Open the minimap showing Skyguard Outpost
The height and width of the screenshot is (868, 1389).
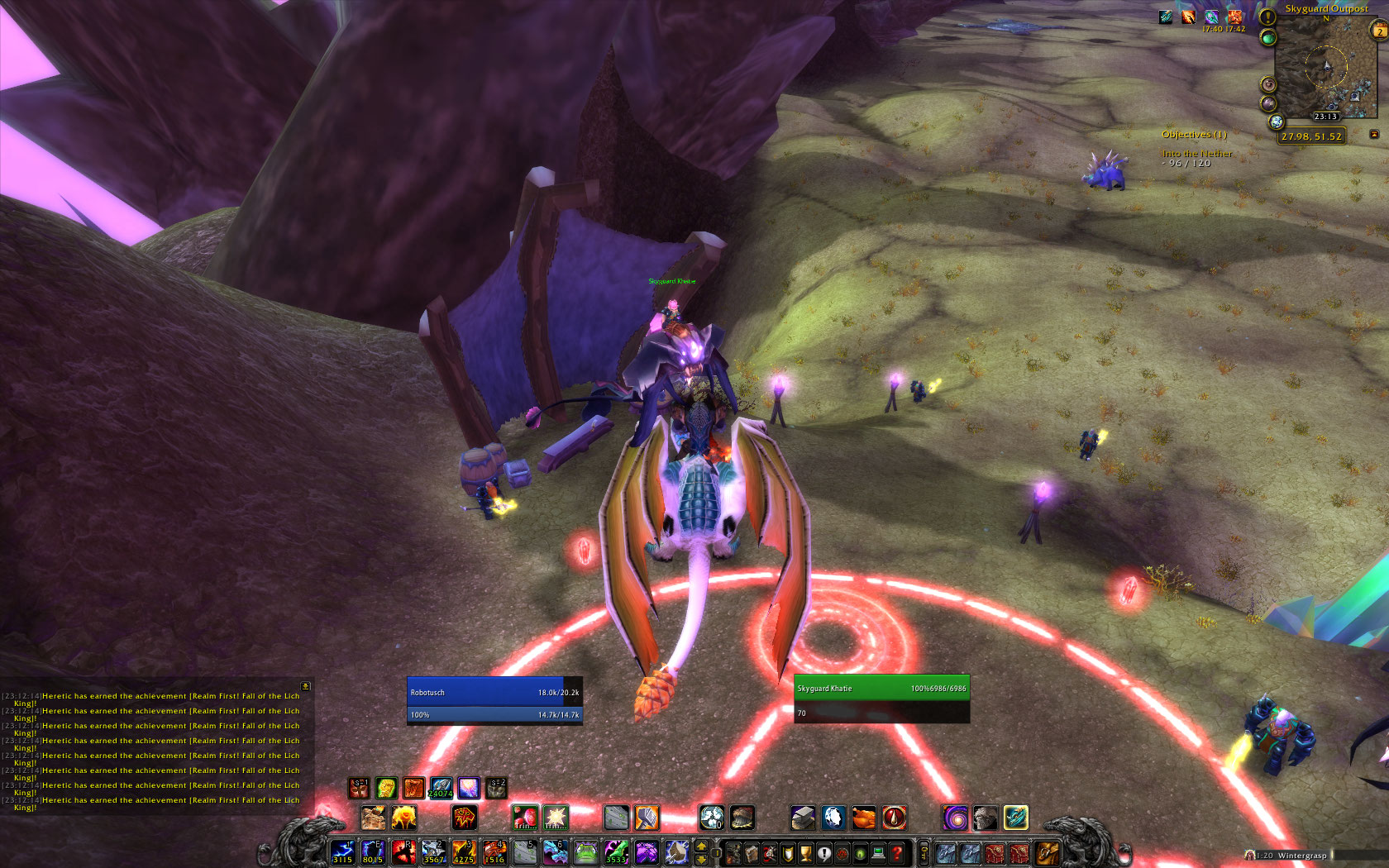point(1325,68)
